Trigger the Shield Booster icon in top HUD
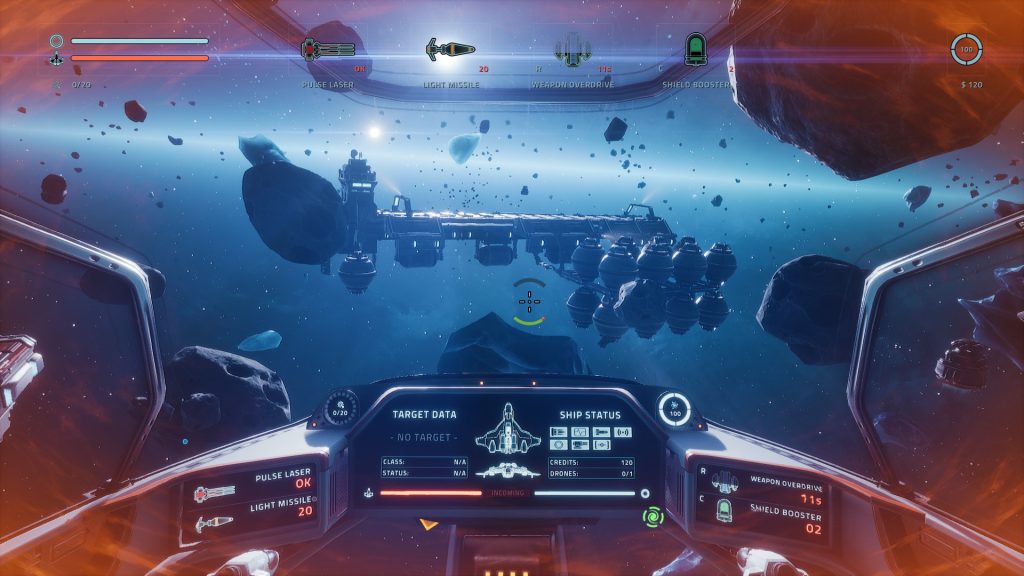 tap(695, 48)
